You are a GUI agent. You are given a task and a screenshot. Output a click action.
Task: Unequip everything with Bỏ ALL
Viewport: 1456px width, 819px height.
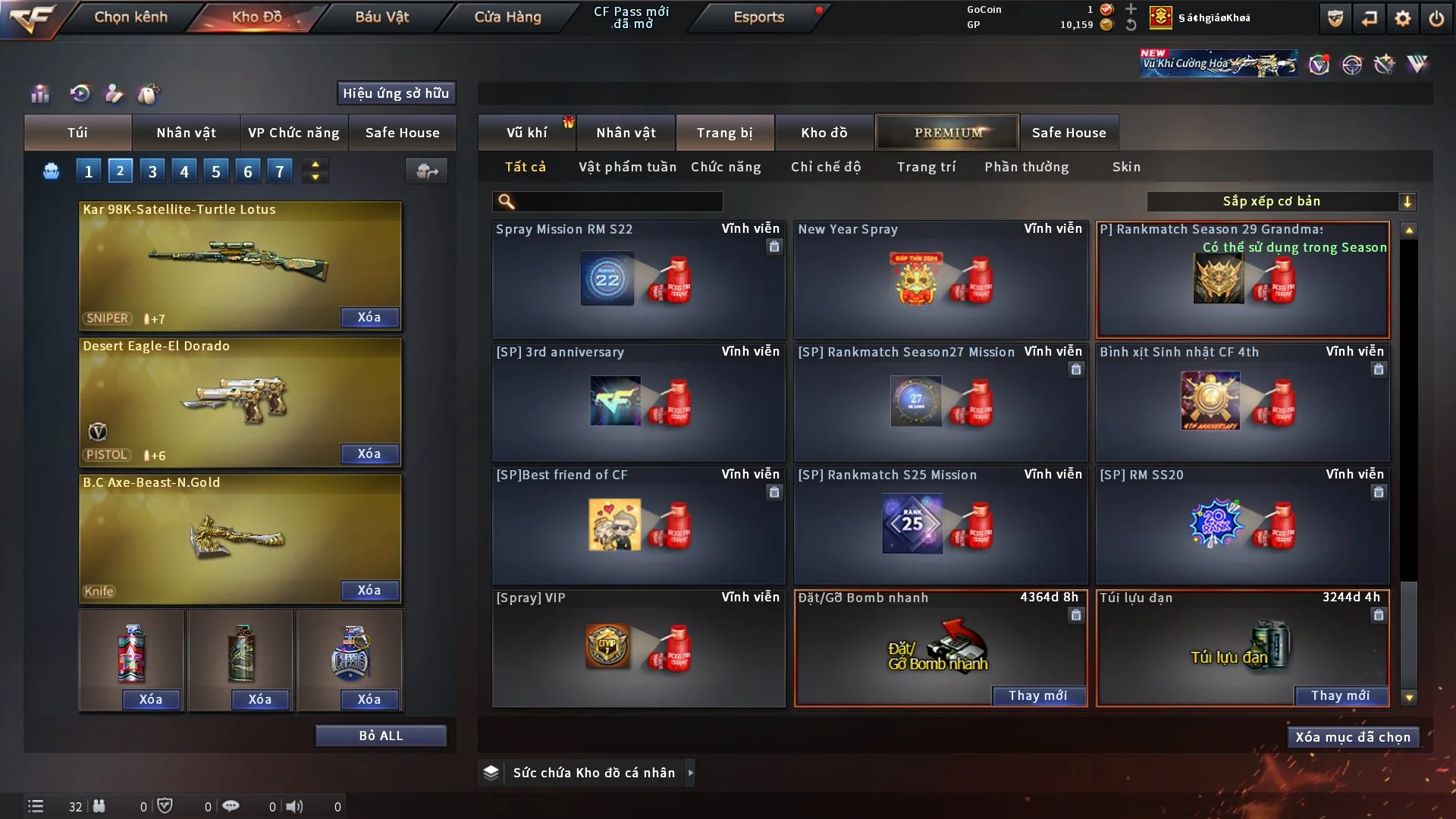pos(381,736)
